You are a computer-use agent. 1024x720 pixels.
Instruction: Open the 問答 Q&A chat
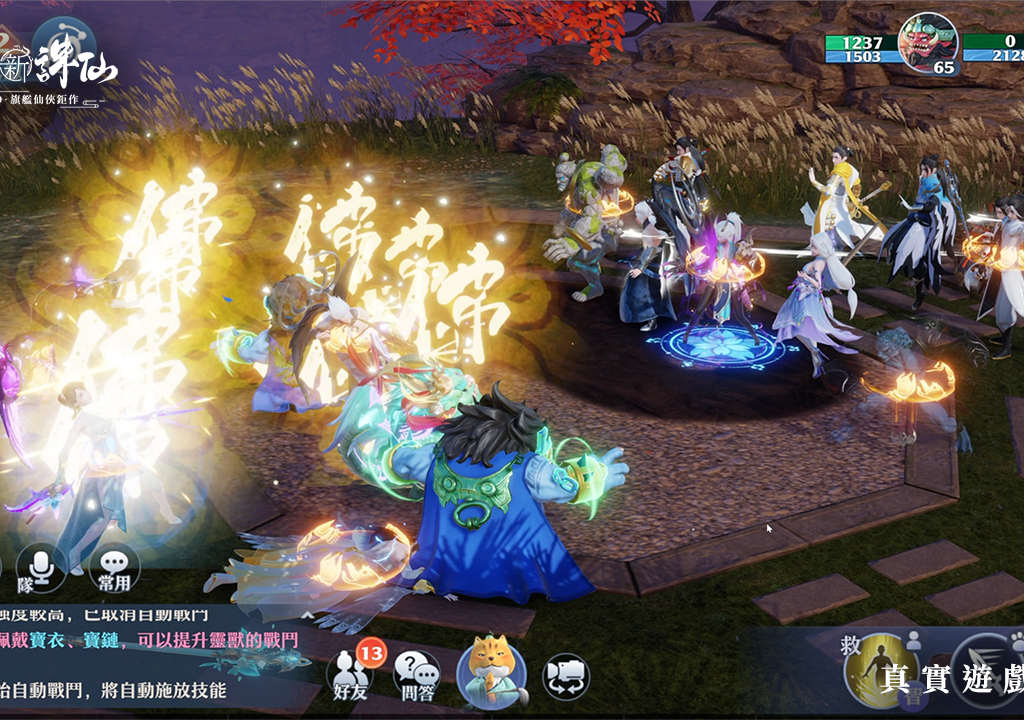coord(417,674)
